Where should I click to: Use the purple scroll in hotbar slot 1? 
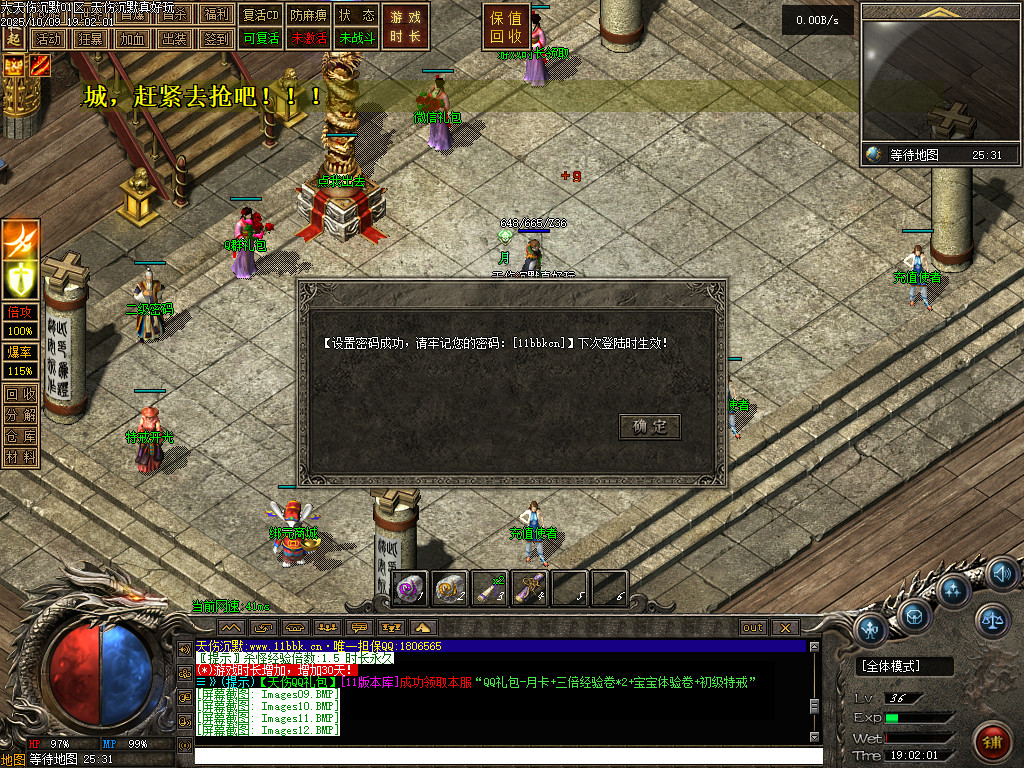point(411,588)
